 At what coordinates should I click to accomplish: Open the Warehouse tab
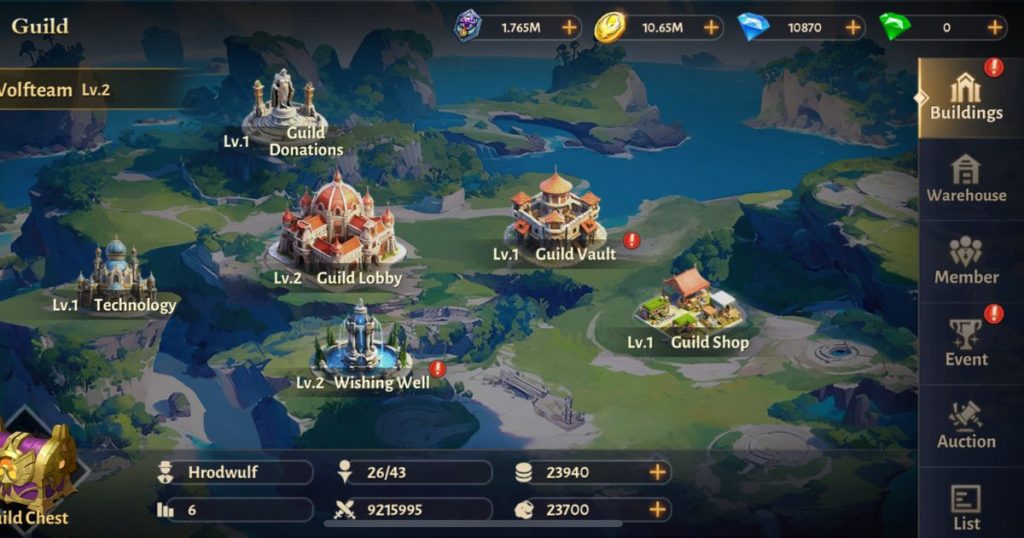pyautogui.click(x=966, y=179)
